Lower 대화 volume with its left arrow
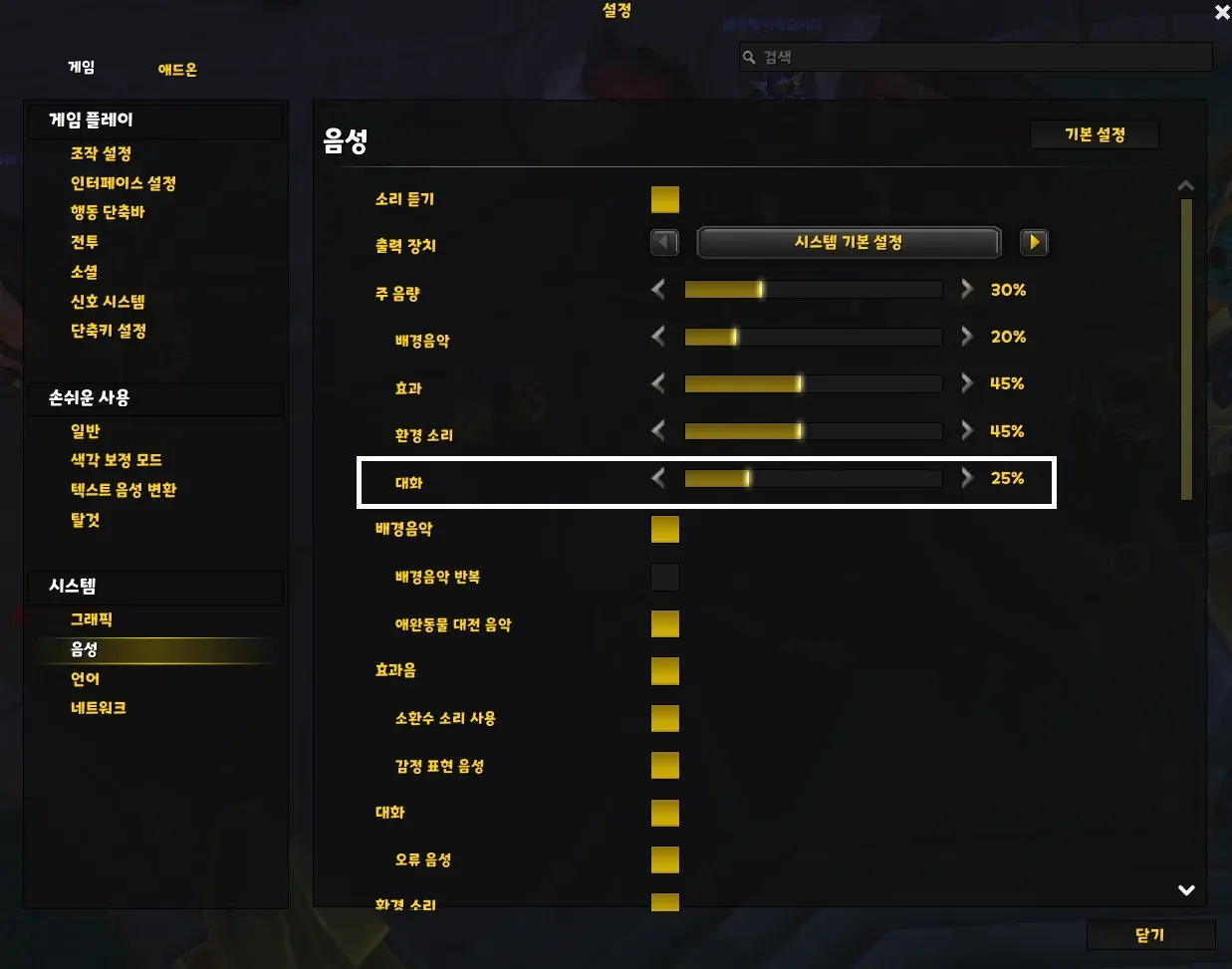Screen dimensions: 1232x969 658,478
